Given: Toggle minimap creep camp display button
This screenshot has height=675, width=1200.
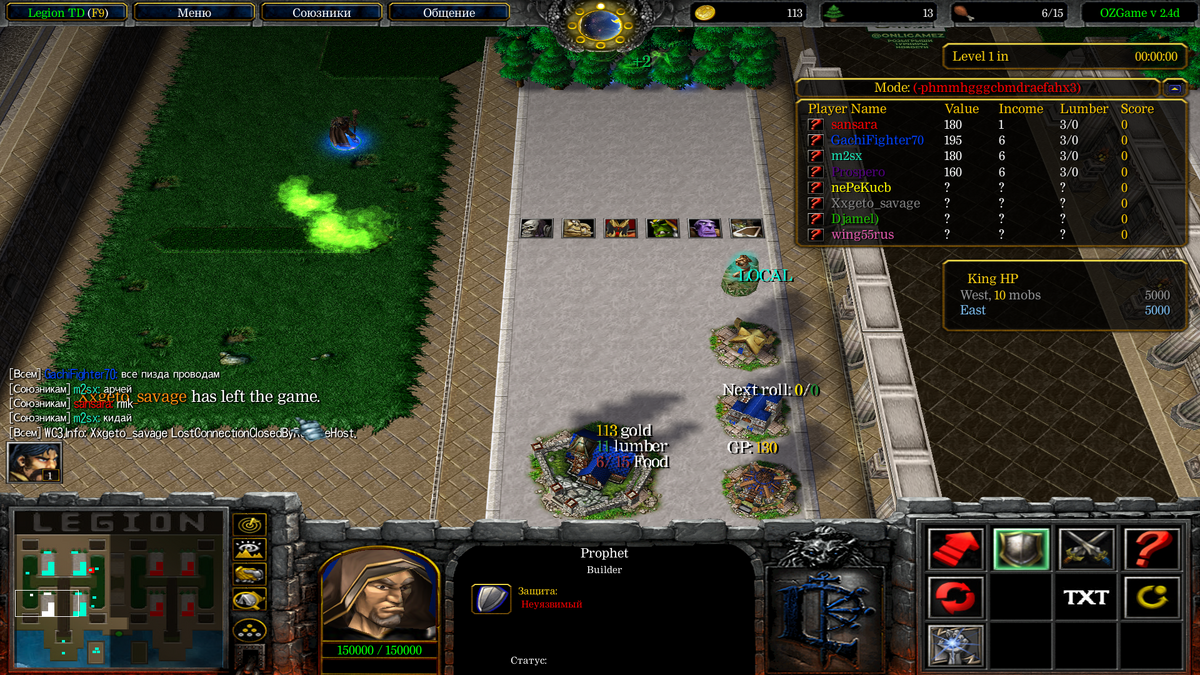Looking at the screenshot, I should (249, 600).
